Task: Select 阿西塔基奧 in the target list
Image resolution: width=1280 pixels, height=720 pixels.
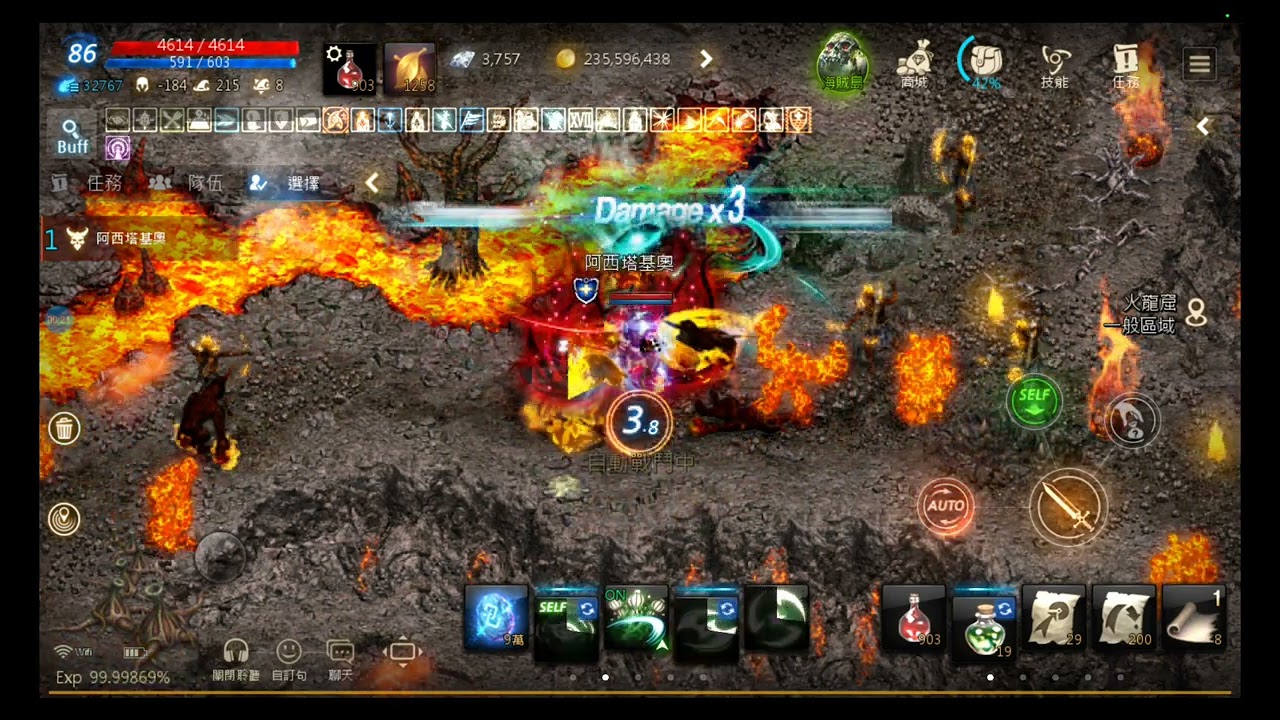Action: tap(130, 239)
